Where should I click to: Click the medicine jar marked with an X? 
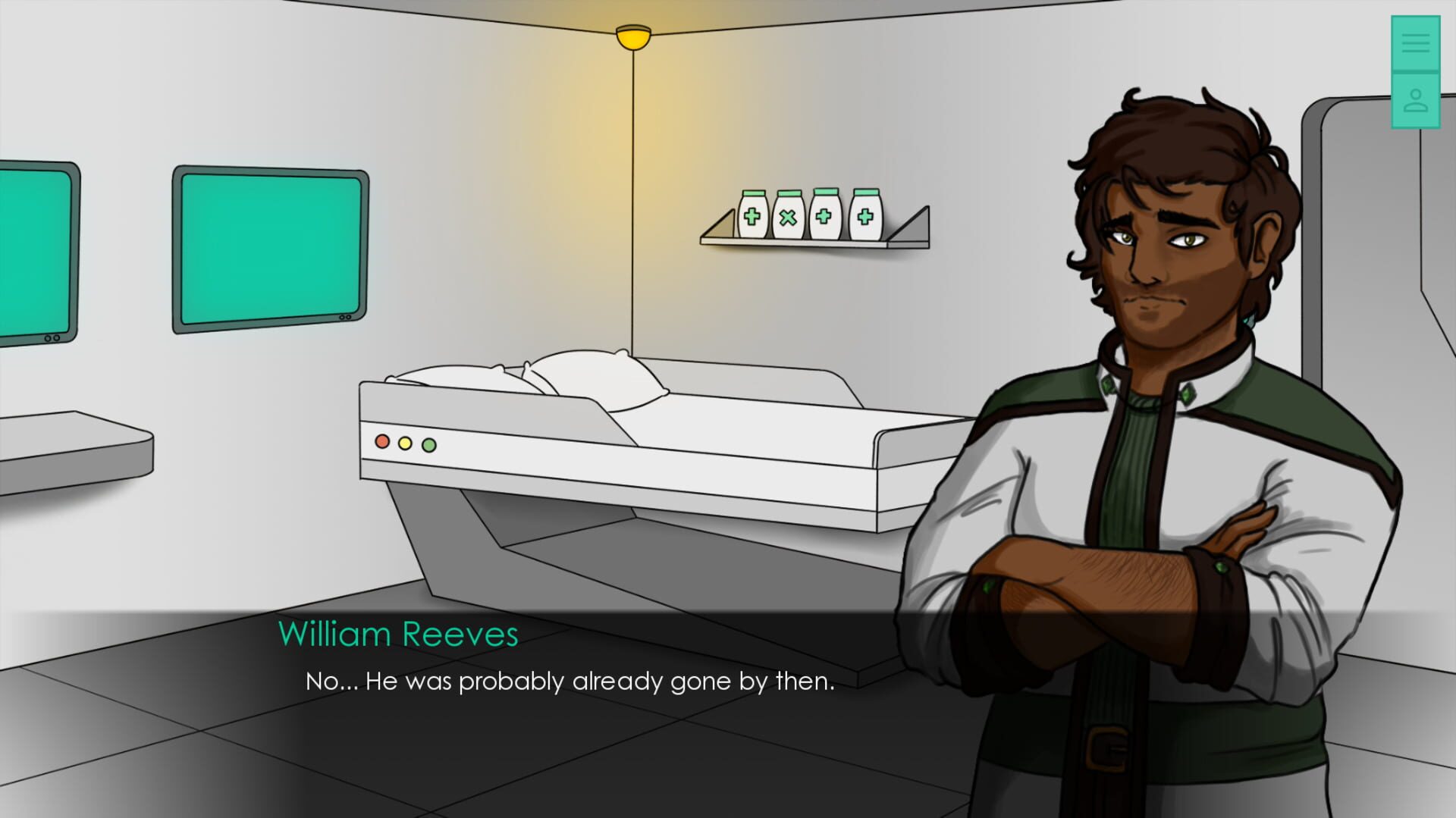tap(789, 216)
